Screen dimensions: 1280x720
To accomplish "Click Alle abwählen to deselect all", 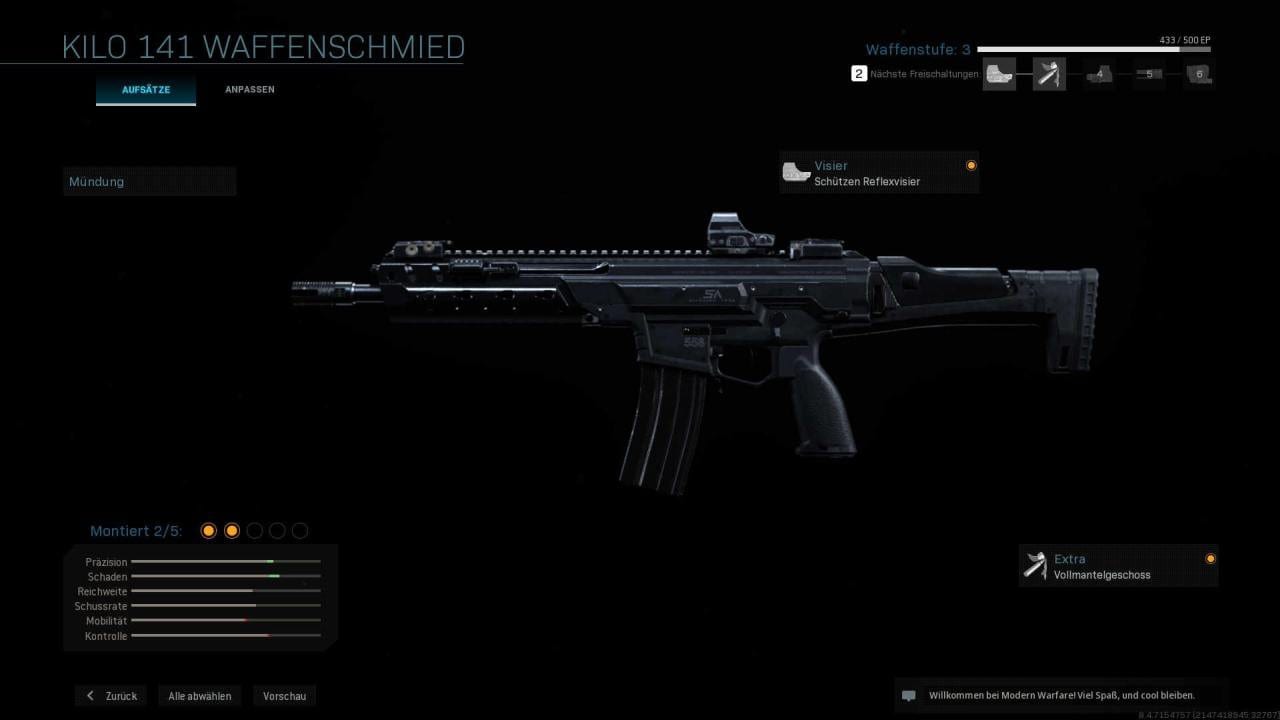I will pyautogui.click(x=200, y=696).
